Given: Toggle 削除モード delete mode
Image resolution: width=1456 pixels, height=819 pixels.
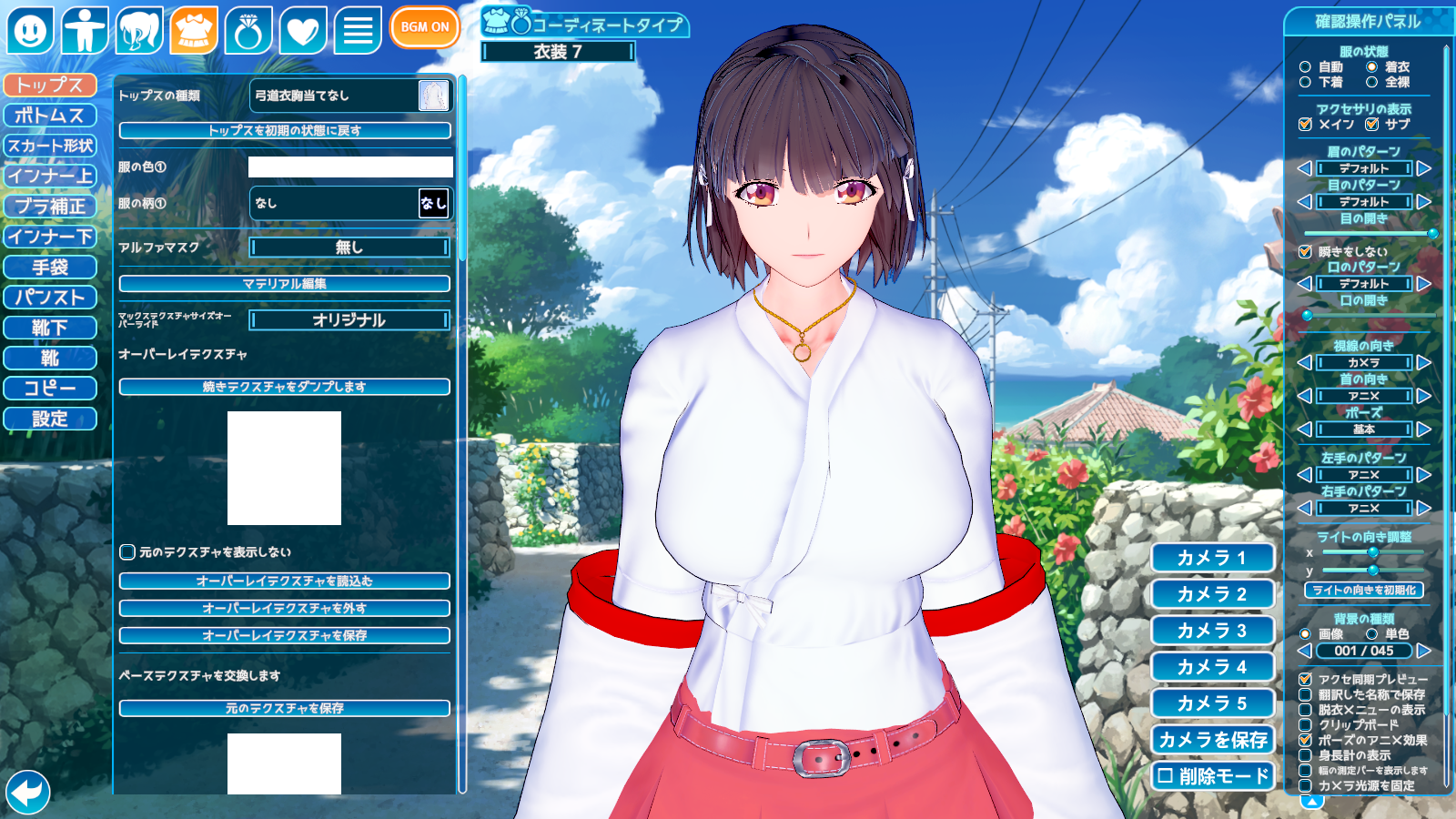Looking at the screenshot, I should (1212, 776).
